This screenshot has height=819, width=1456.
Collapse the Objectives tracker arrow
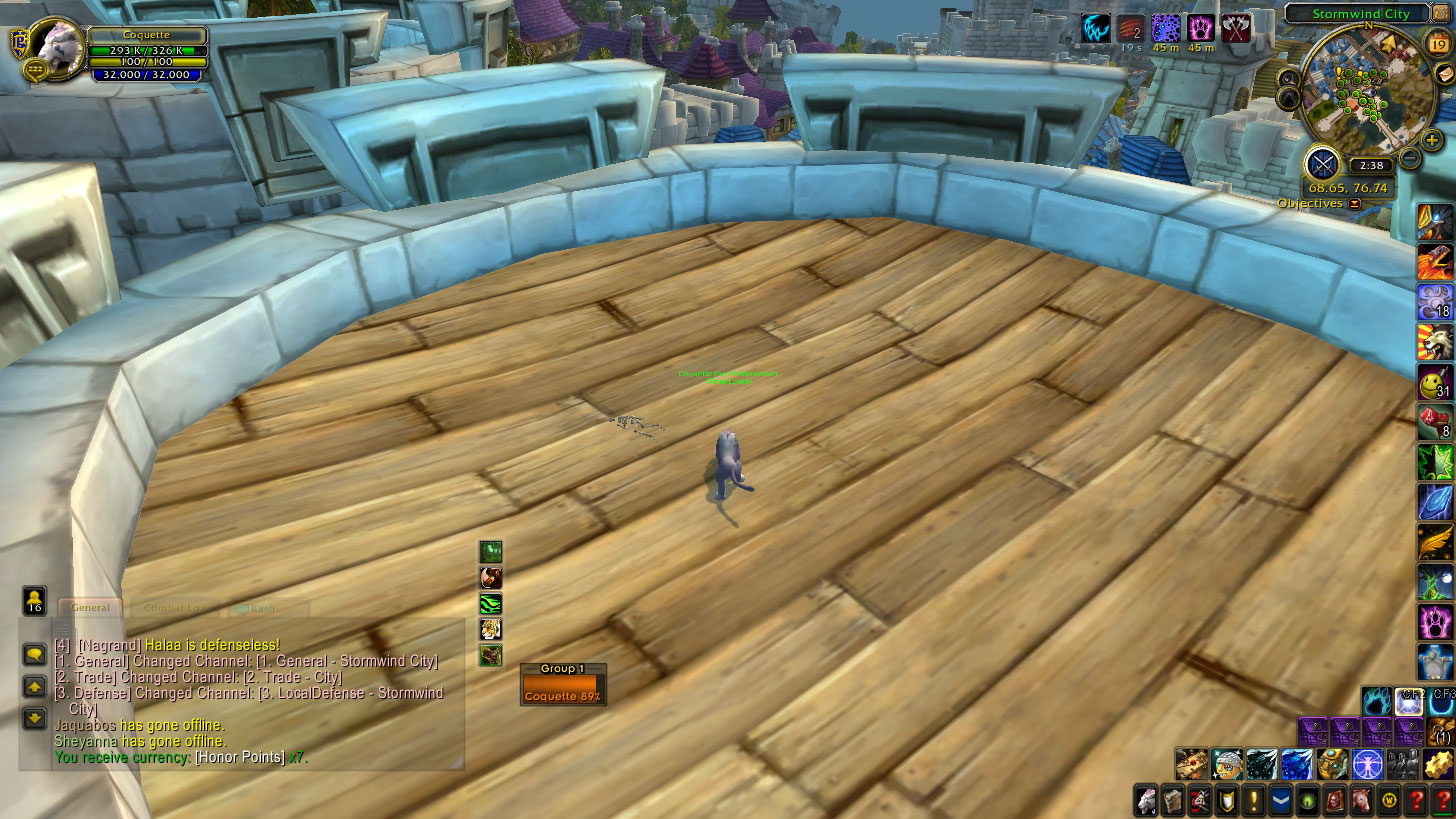tap(1355, 204)
